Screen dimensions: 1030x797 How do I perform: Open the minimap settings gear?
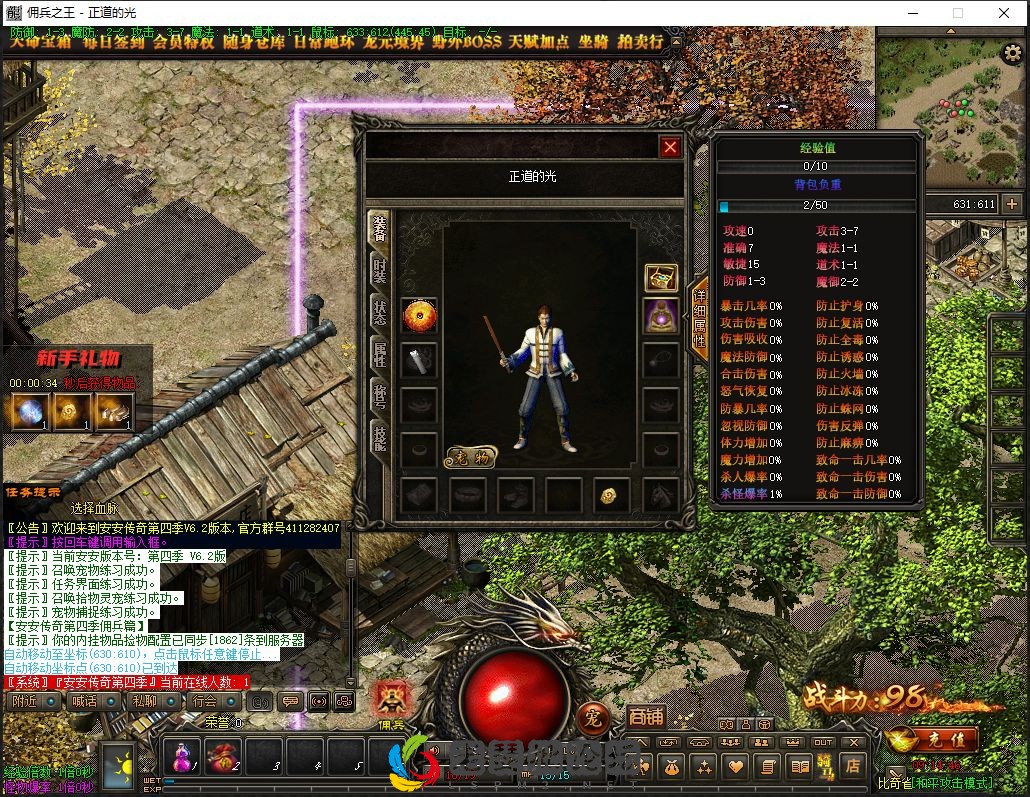[x=1011, y=54]
